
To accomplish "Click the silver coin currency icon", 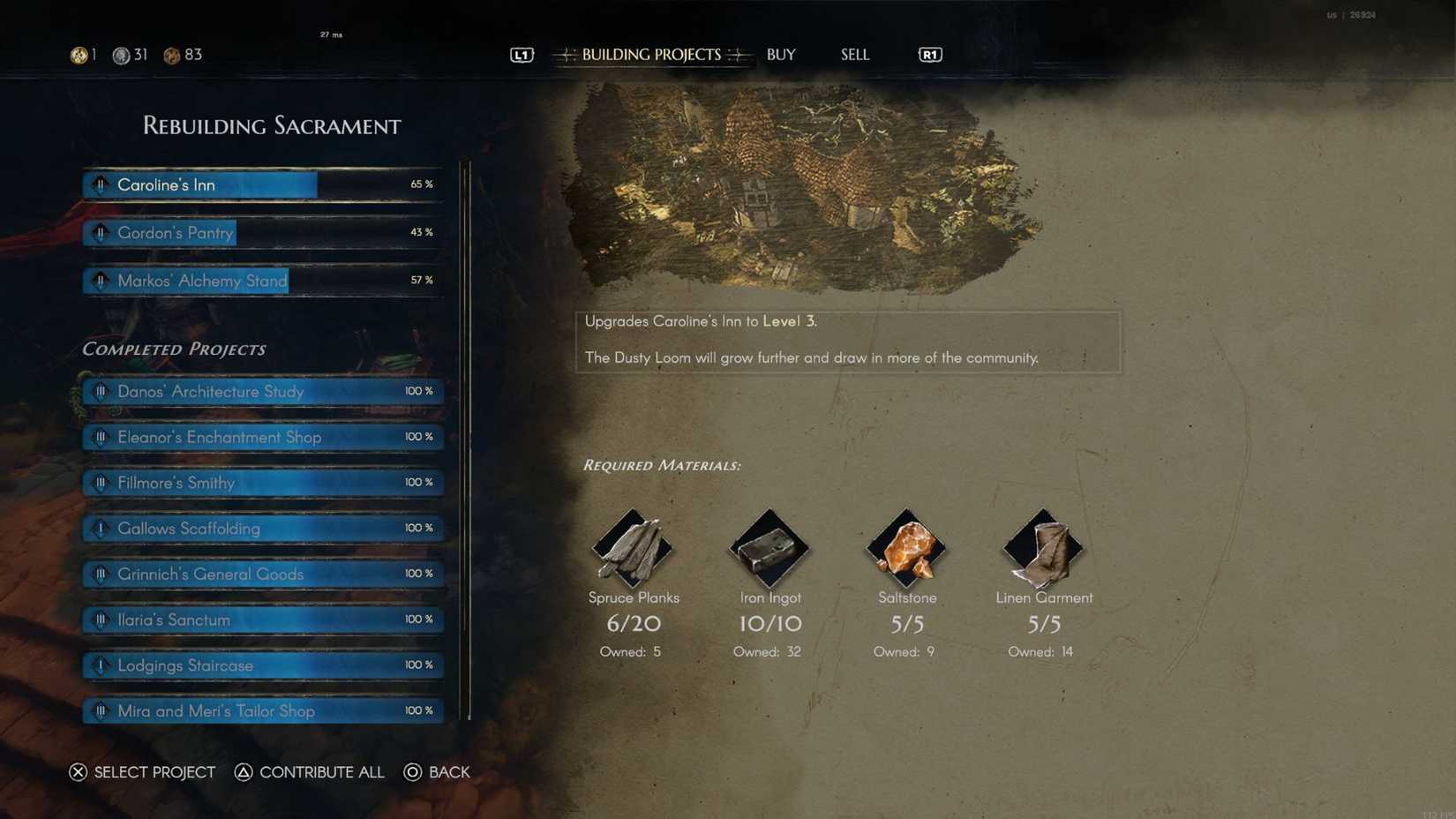I will (x=123, y=54).
